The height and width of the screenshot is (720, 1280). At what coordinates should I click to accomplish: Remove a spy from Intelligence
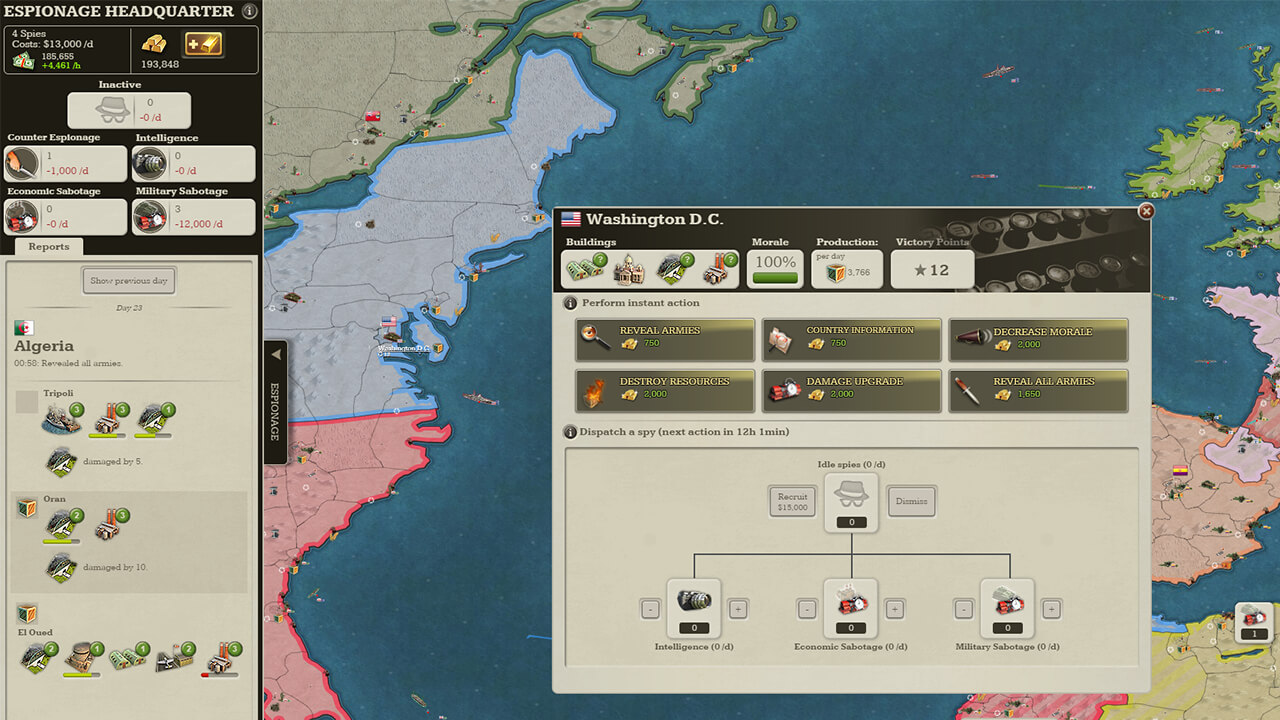pos(650,608)
